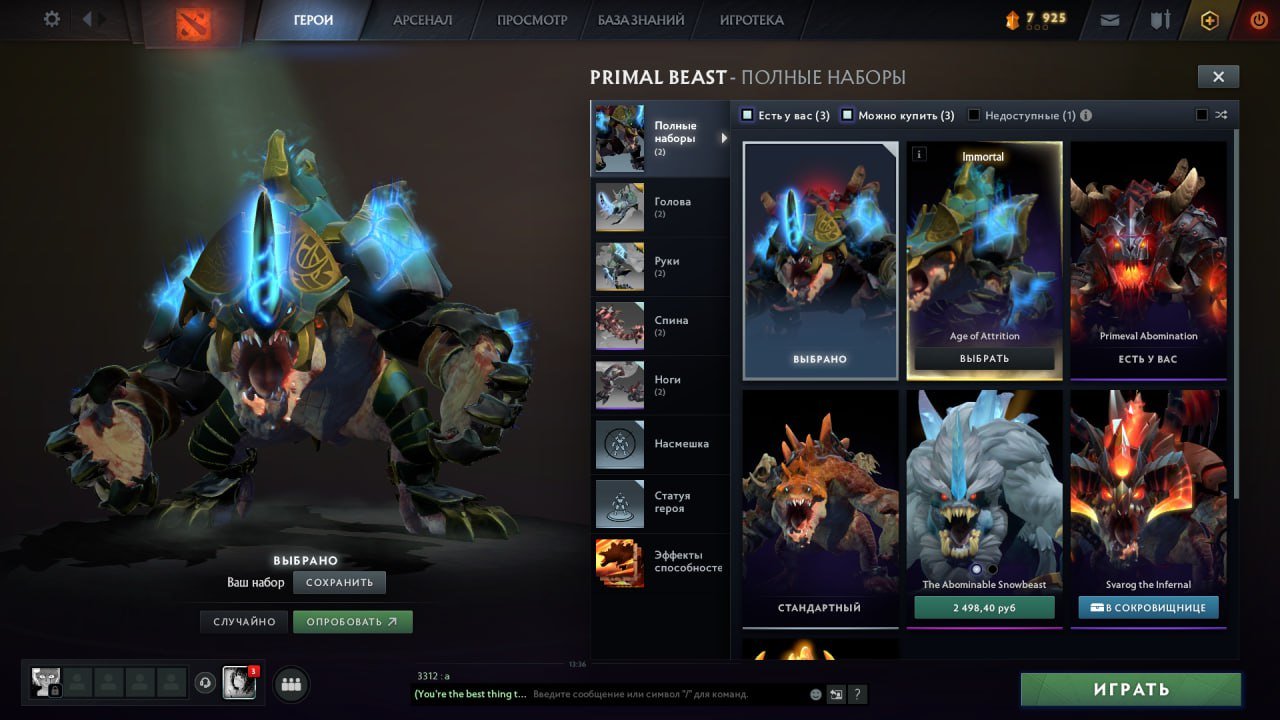The height and width of the screenshot is (720, 1280).
Task: Click СОХРАНИТЬ to save your set
Action: pos(339,582)
